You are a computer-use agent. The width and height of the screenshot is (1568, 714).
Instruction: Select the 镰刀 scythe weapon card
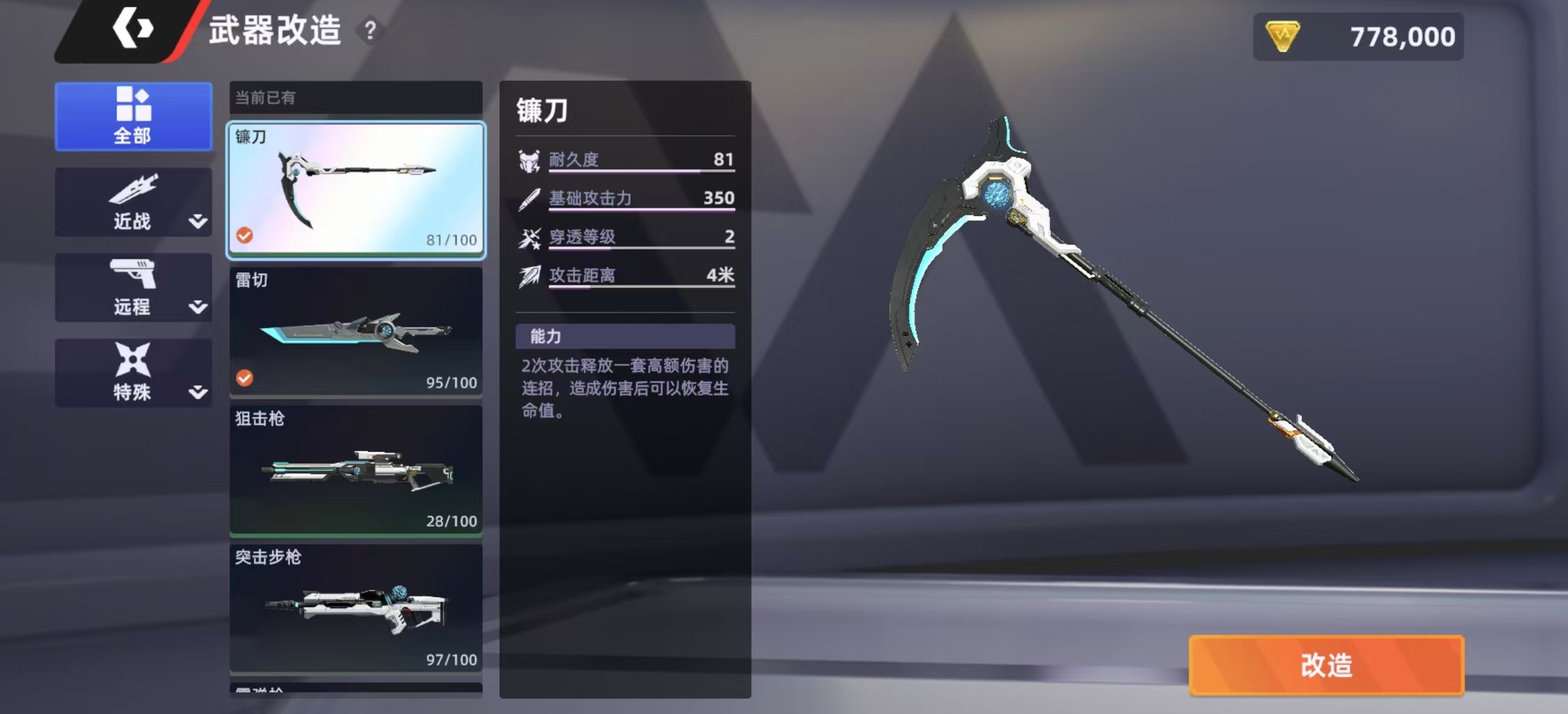356,189
